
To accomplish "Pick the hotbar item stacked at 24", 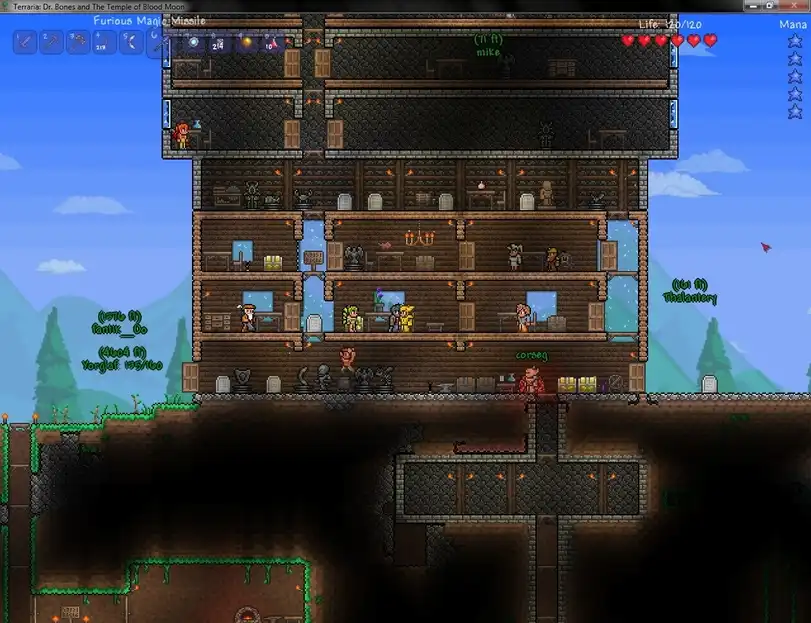I will (x=219, y=42).
